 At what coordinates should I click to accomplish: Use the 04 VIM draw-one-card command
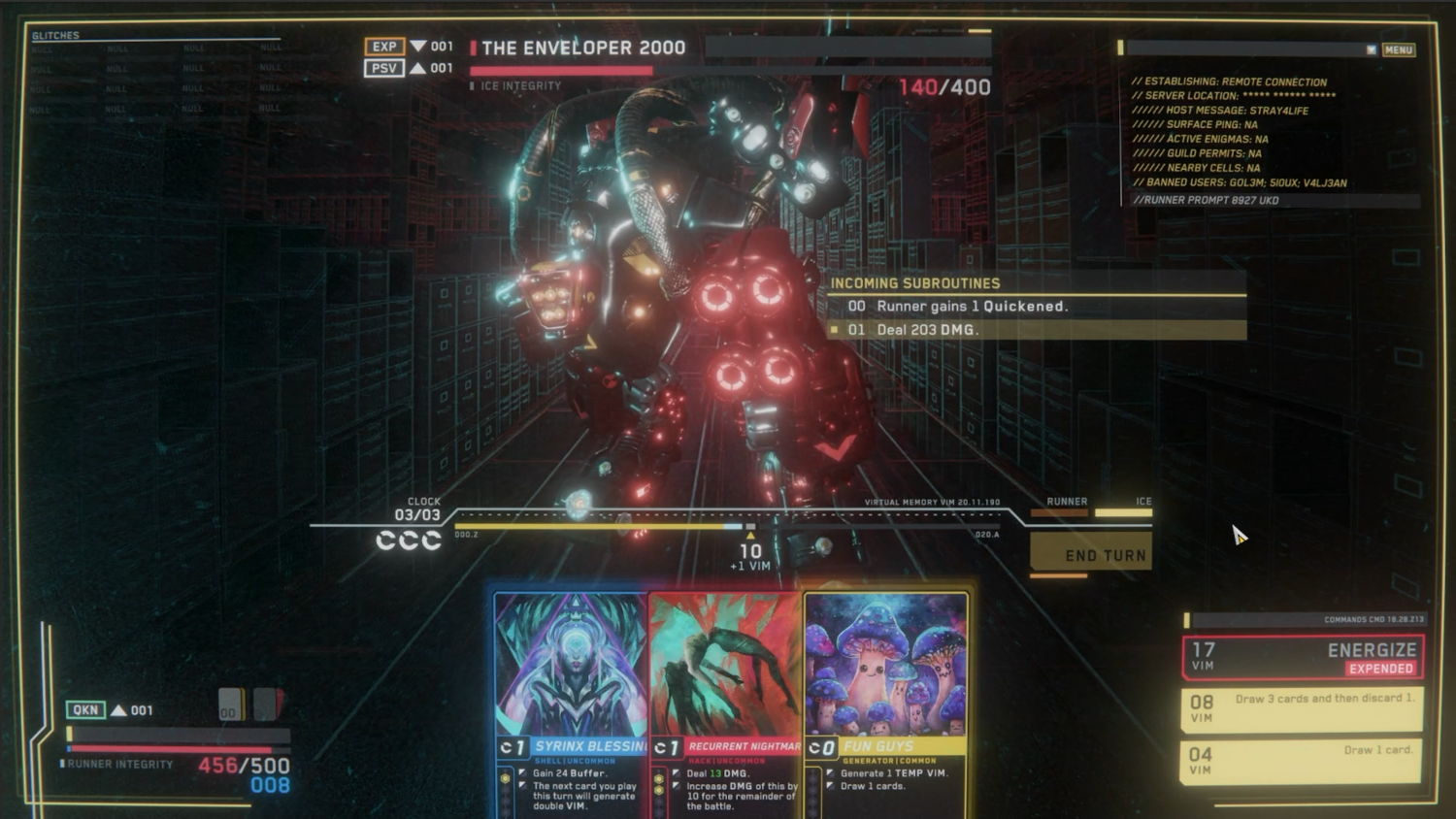pyautogui.click(x=1303, y=761)
